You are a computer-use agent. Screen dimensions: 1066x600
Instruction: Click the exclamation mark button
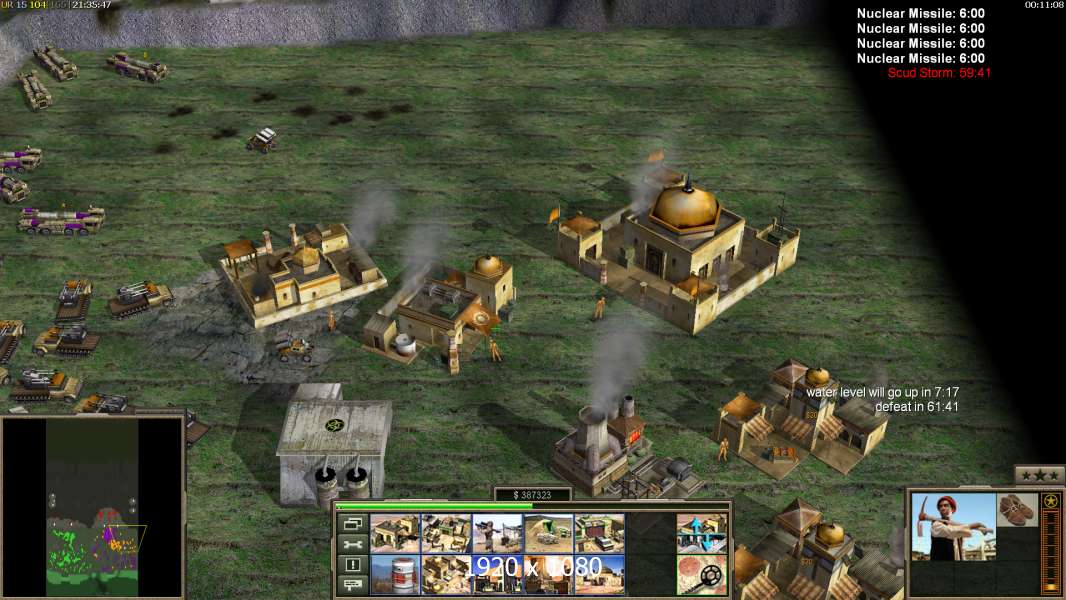coord(351,565)
